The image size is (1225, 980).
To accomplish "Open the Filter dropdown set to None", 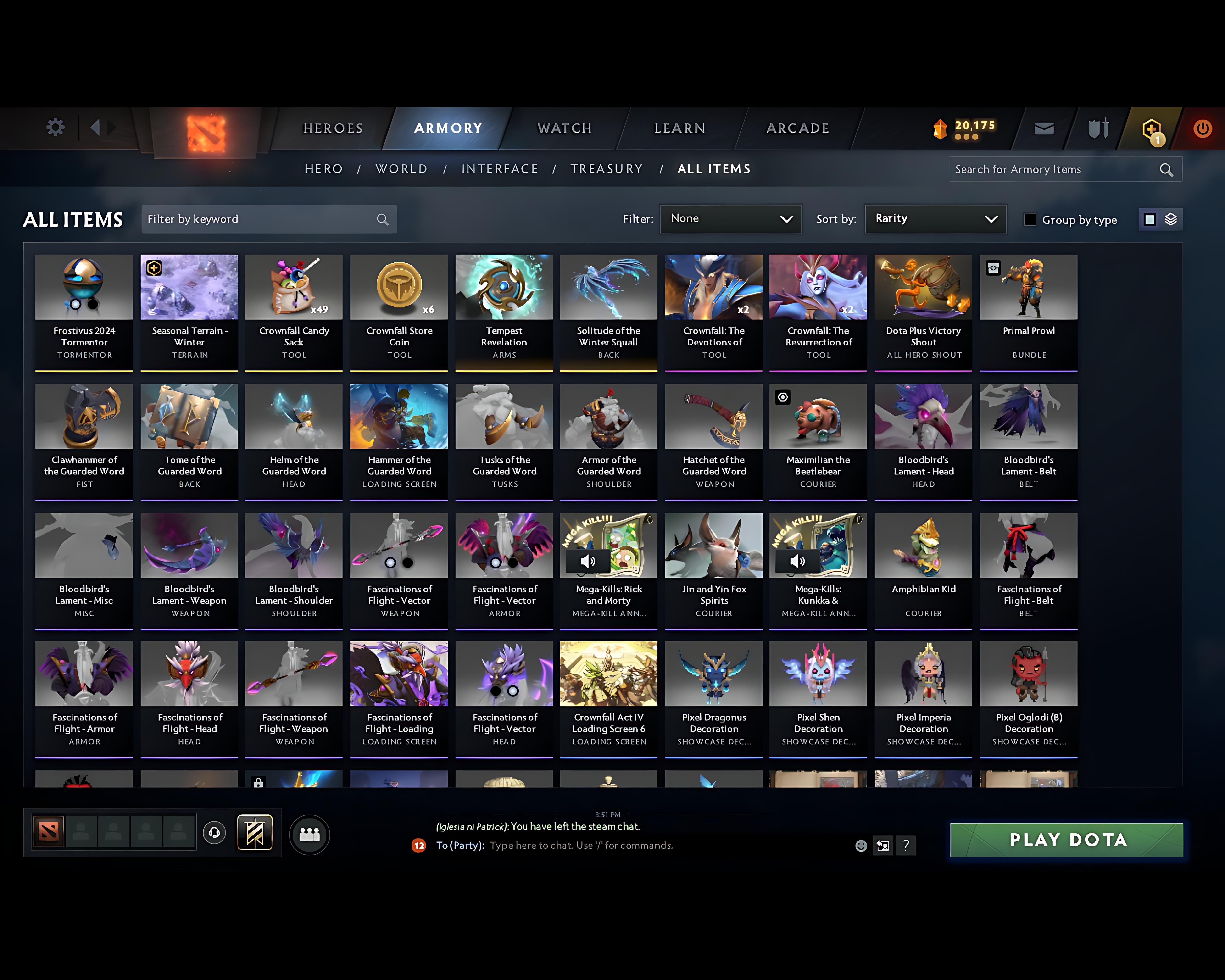I will [x=731, y=219].
